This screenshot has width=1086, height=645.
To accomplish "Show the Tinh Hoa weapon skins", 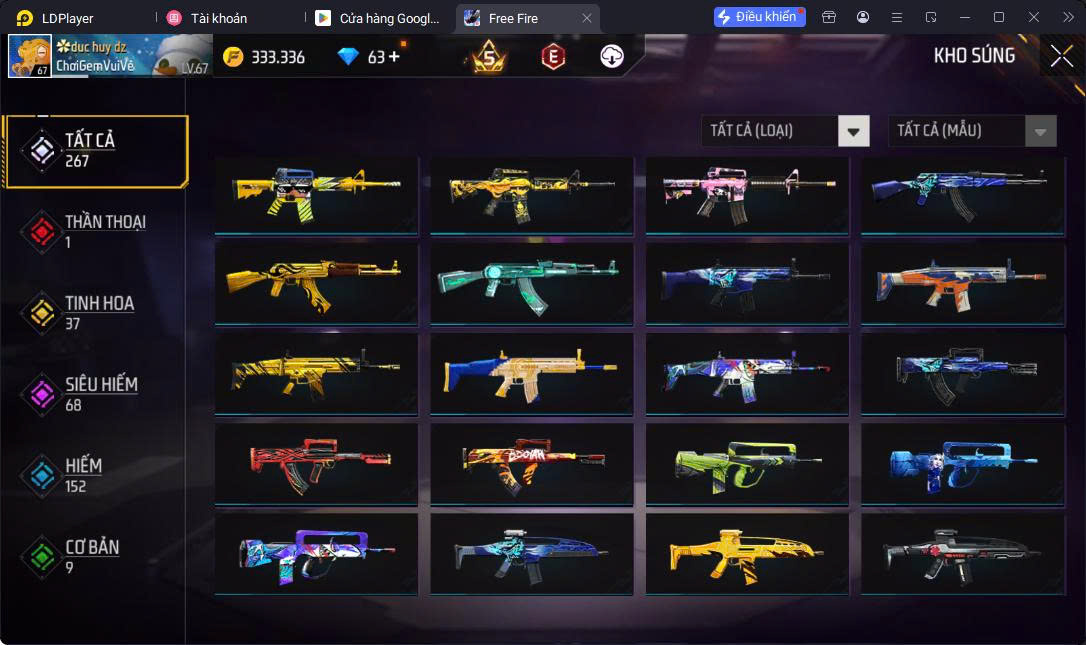I will [96, 313].
